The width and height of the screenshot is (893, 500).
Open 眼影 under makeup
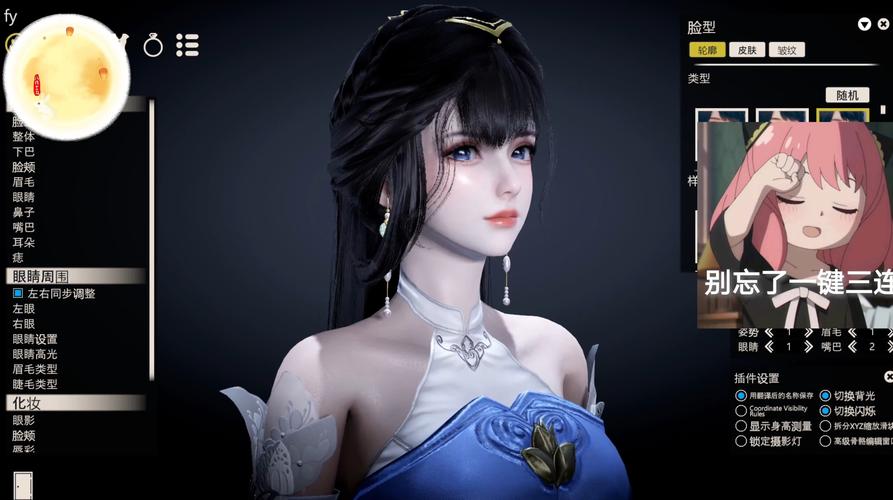pos(23,421)
